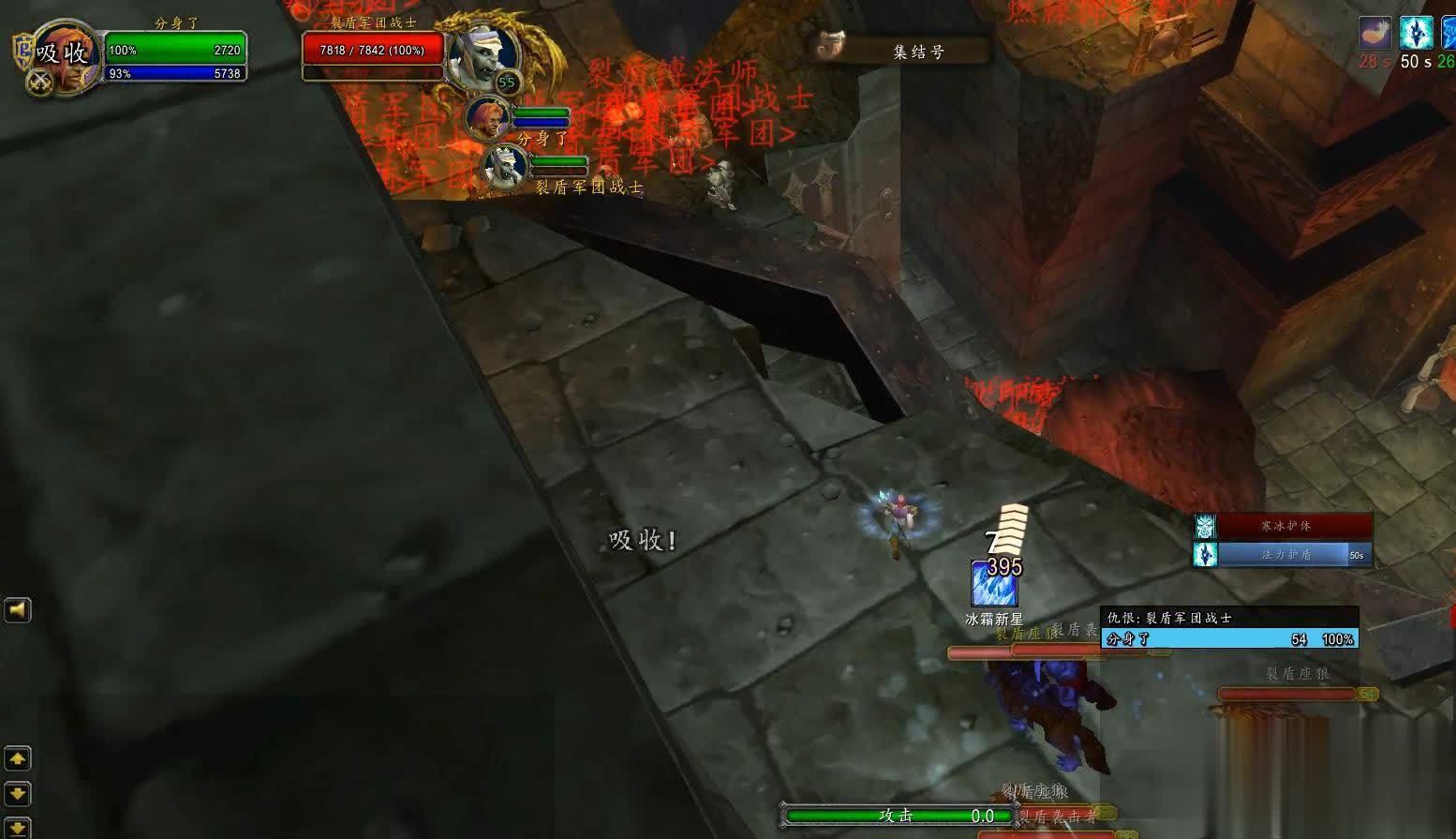1456x839 pixels.
Task: Click the player portrait frame
Action: (64, 54)
